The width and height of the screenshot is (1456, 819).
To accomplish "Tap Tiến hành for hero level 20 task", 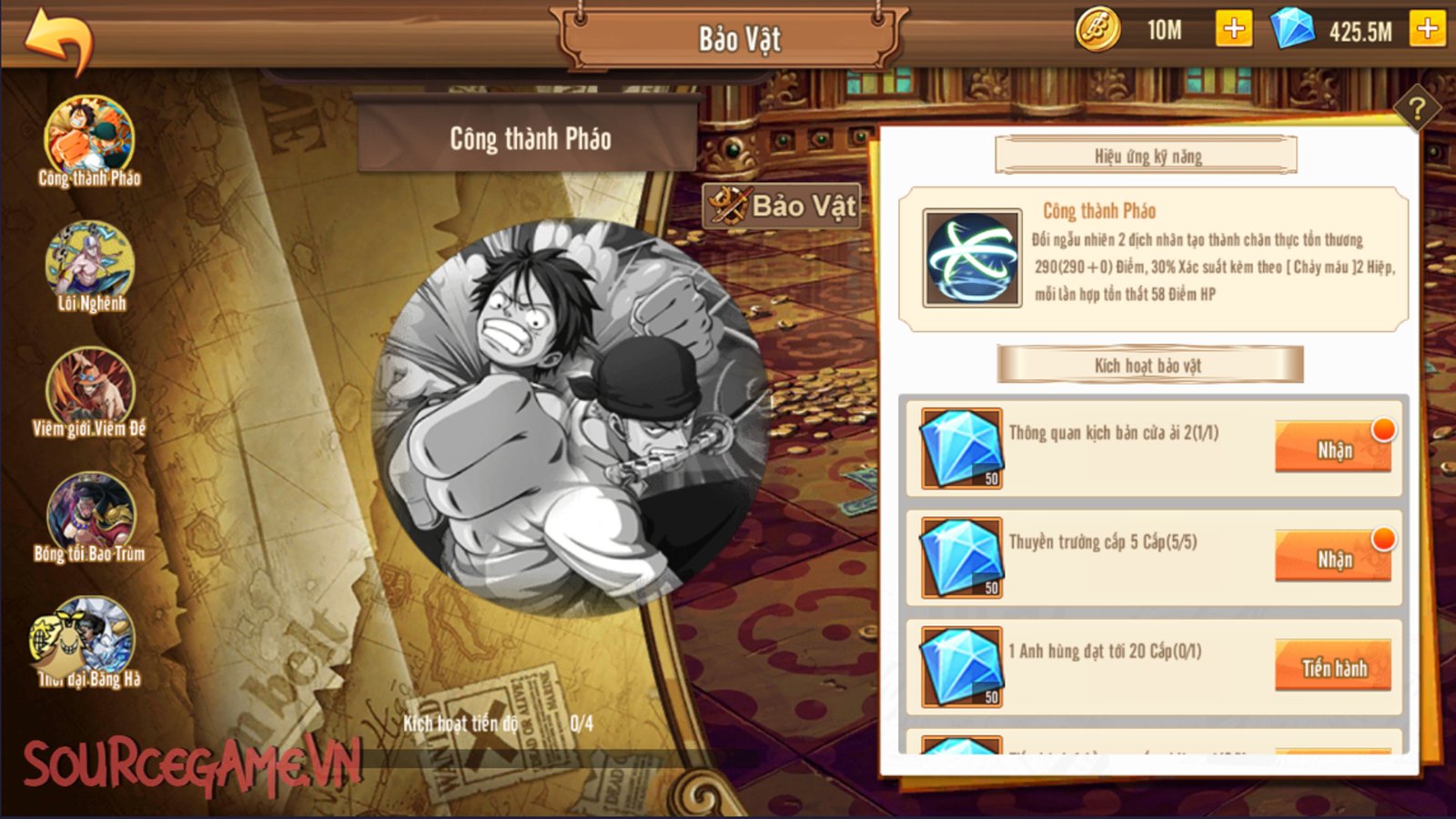I will [x=1333, y=667].
